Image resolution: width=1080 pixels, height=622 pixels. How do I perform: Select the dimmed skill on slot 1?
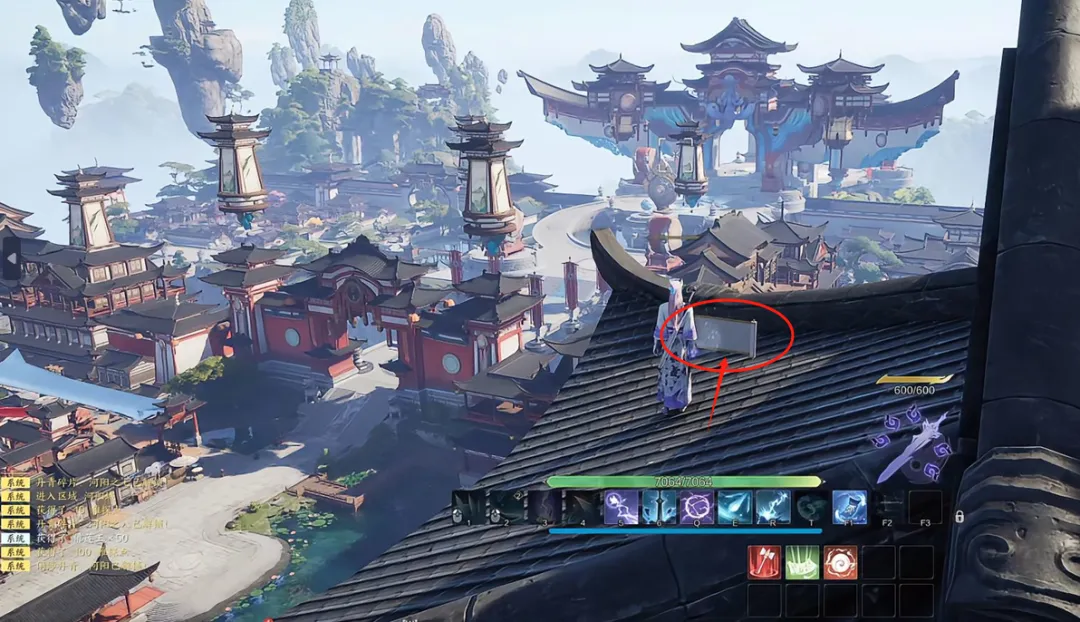click(469, 507)
